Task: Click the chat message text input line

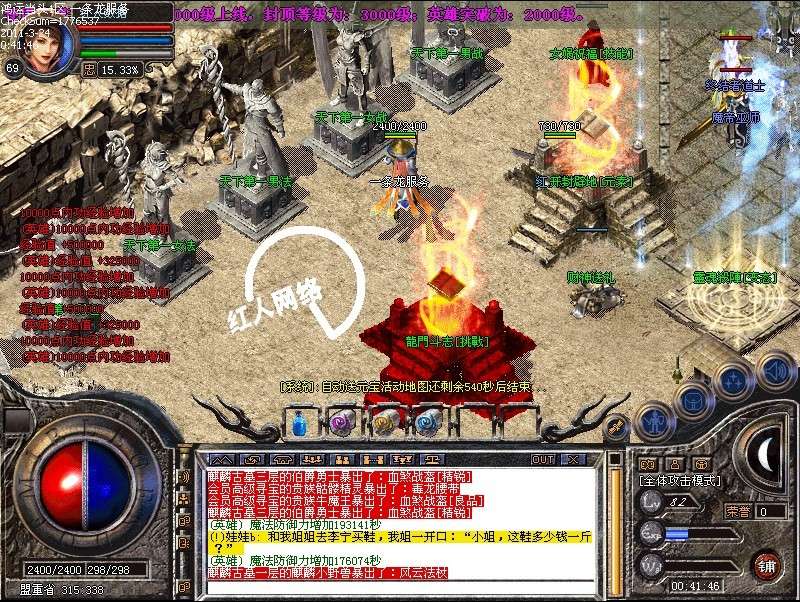Action: (x=400, y=588)
